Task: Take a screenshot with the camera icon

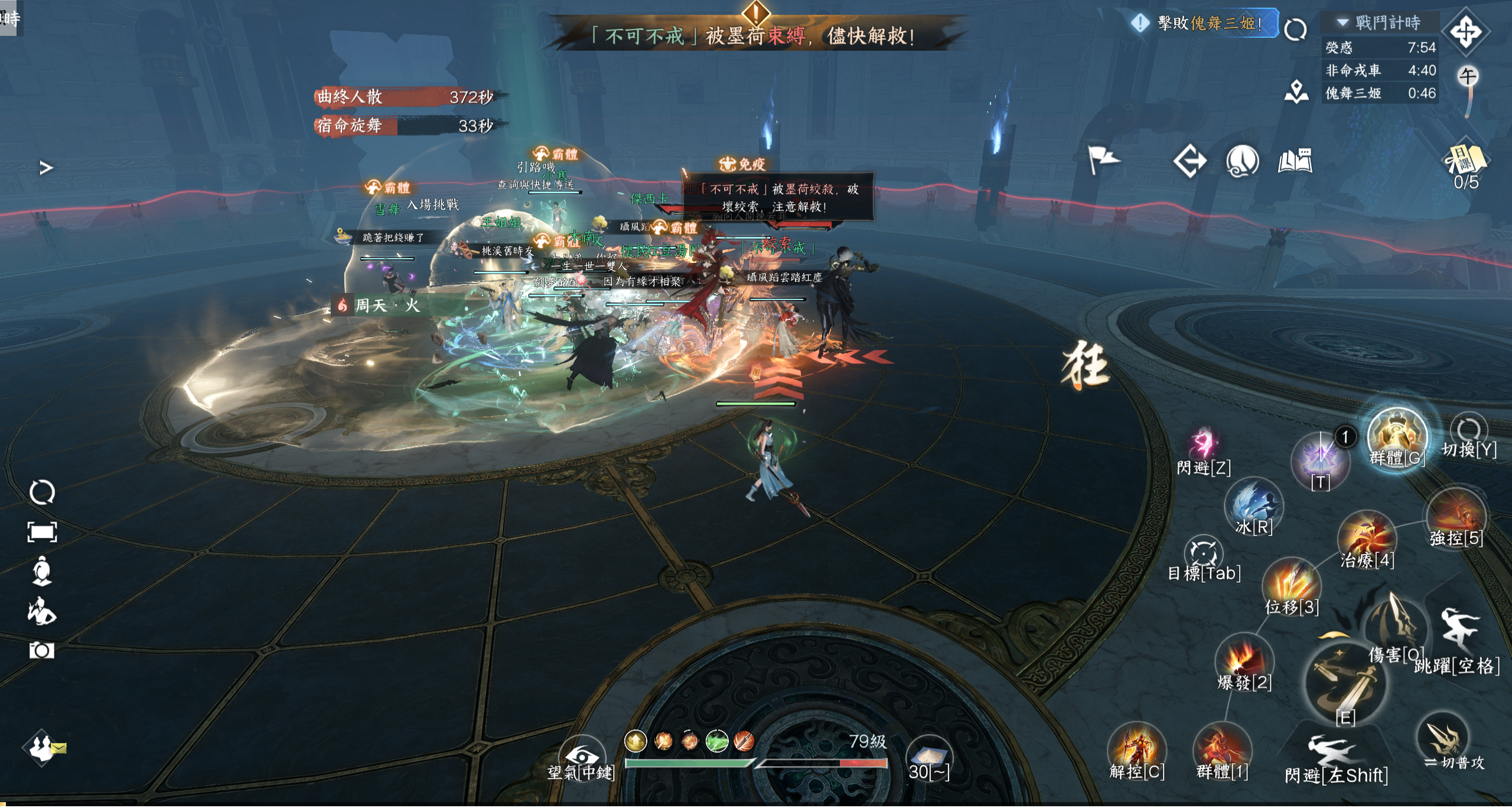Action: (41, 650)
